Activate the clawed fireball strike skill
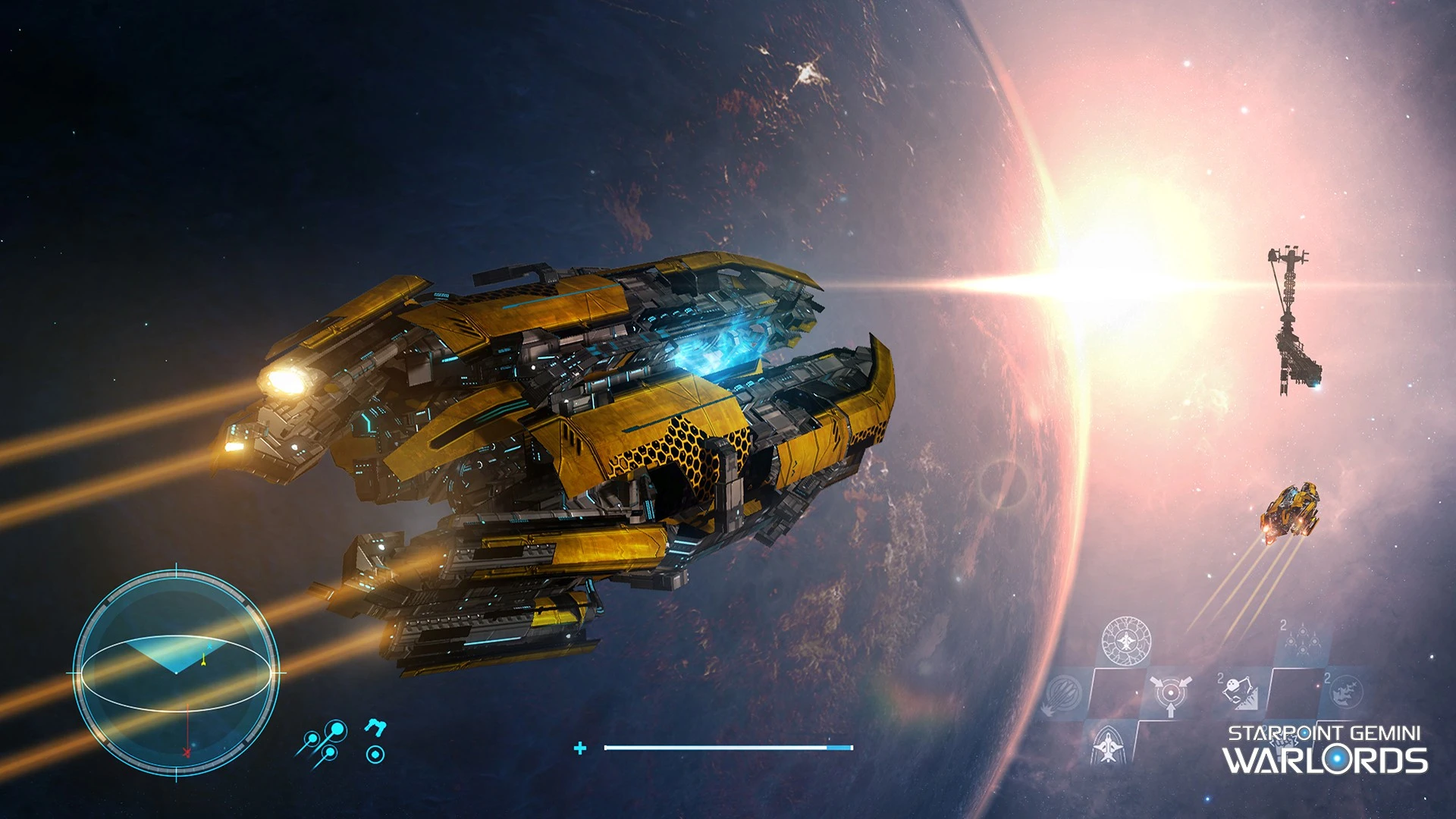Image resolution: width=1456 pixels, height=819 pixels. (1062, 694)
